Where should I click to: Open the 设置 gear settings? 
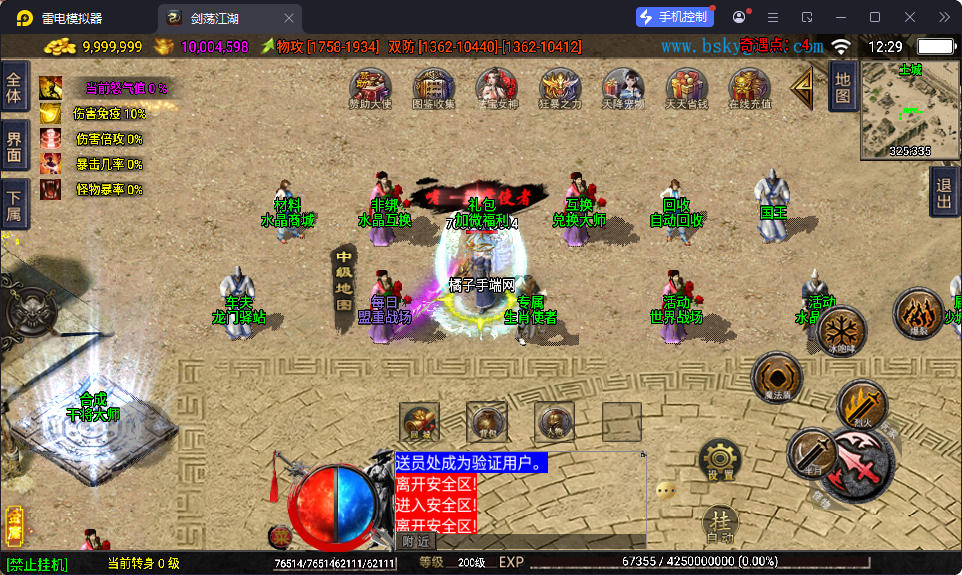coord(720,461)
